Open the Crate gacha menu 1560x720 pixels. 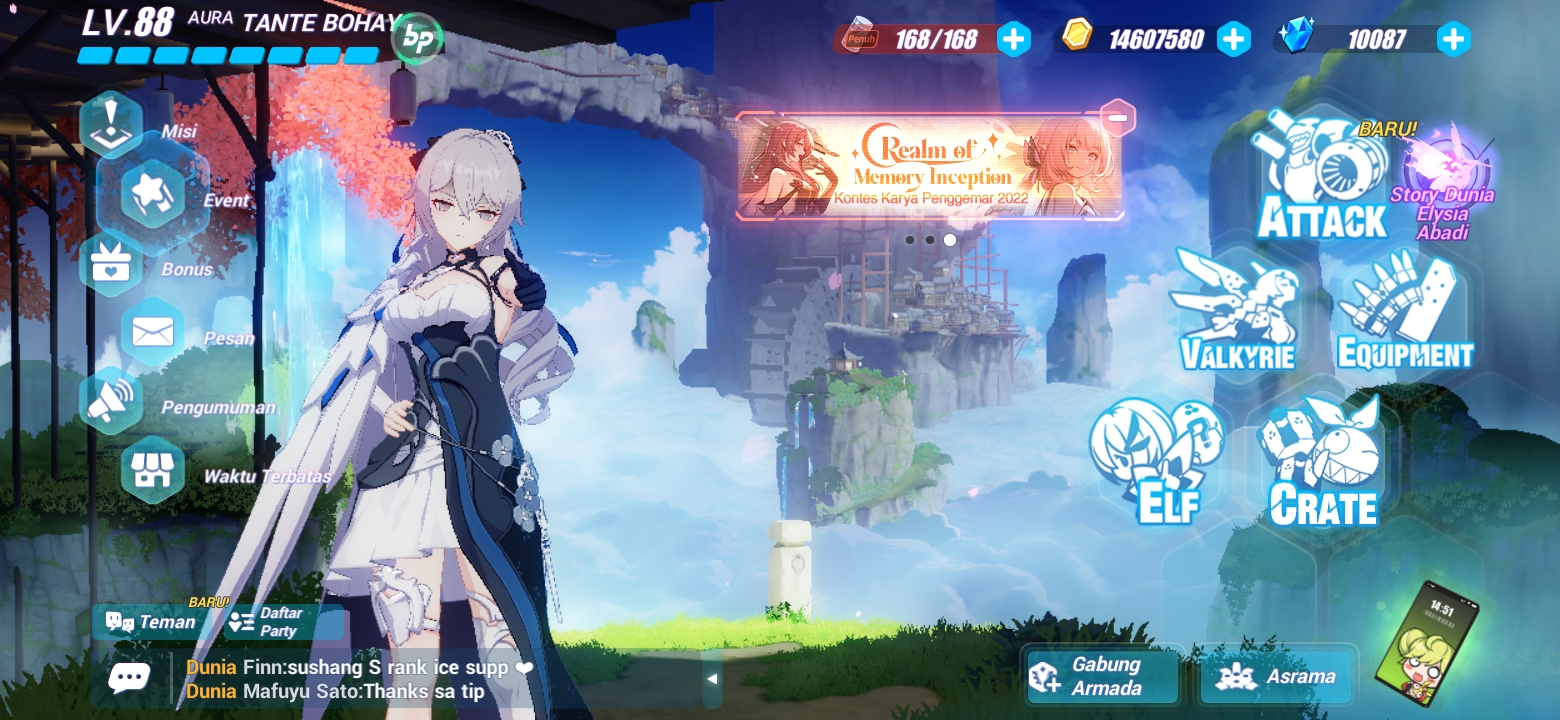pyautogui.click(x=1320, y=460)
